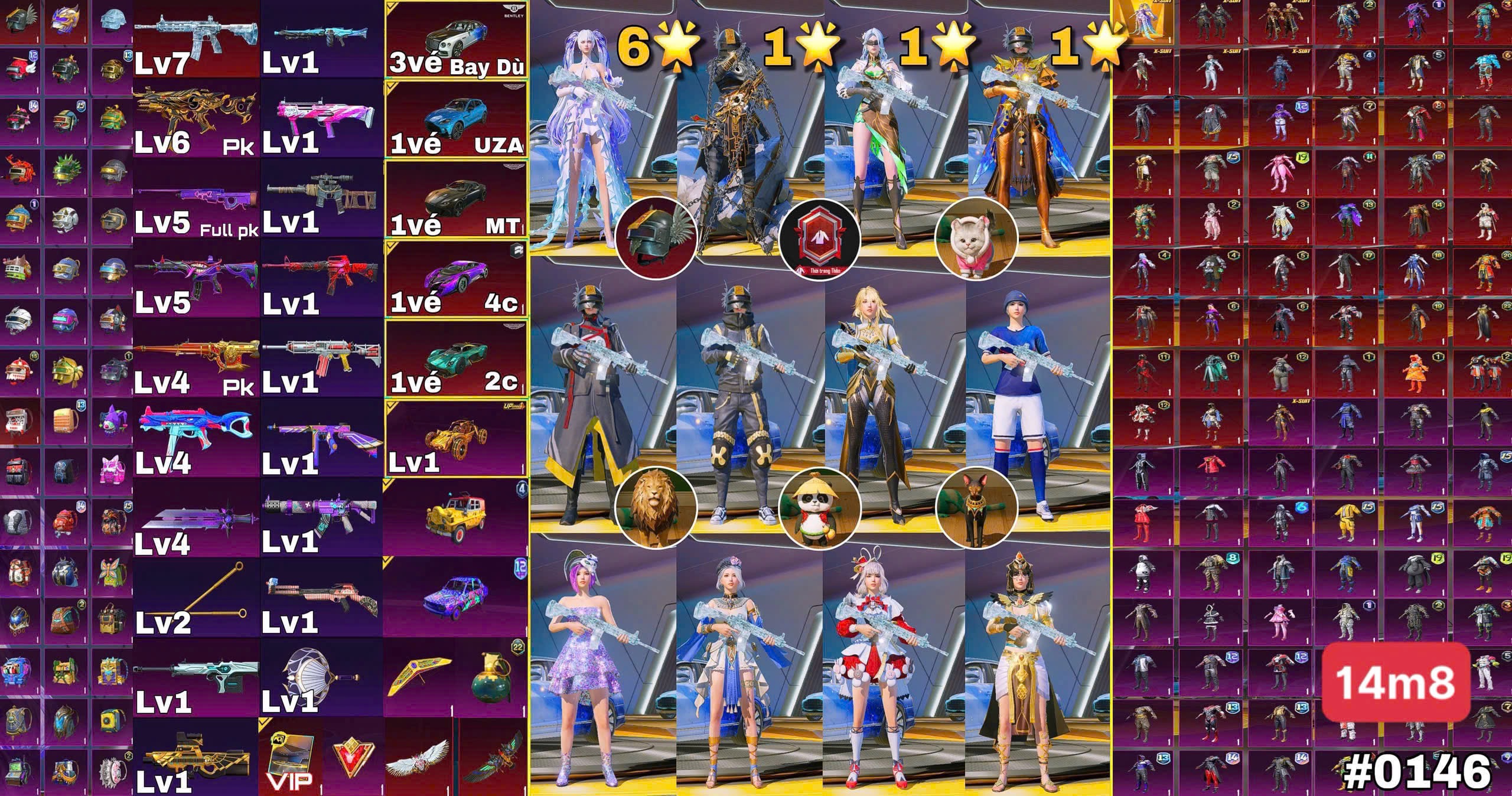Tap the red 14m8 price badge
Image resolution: width=1512 pixels, height=796 pixels.
[x=1395, y=683]
